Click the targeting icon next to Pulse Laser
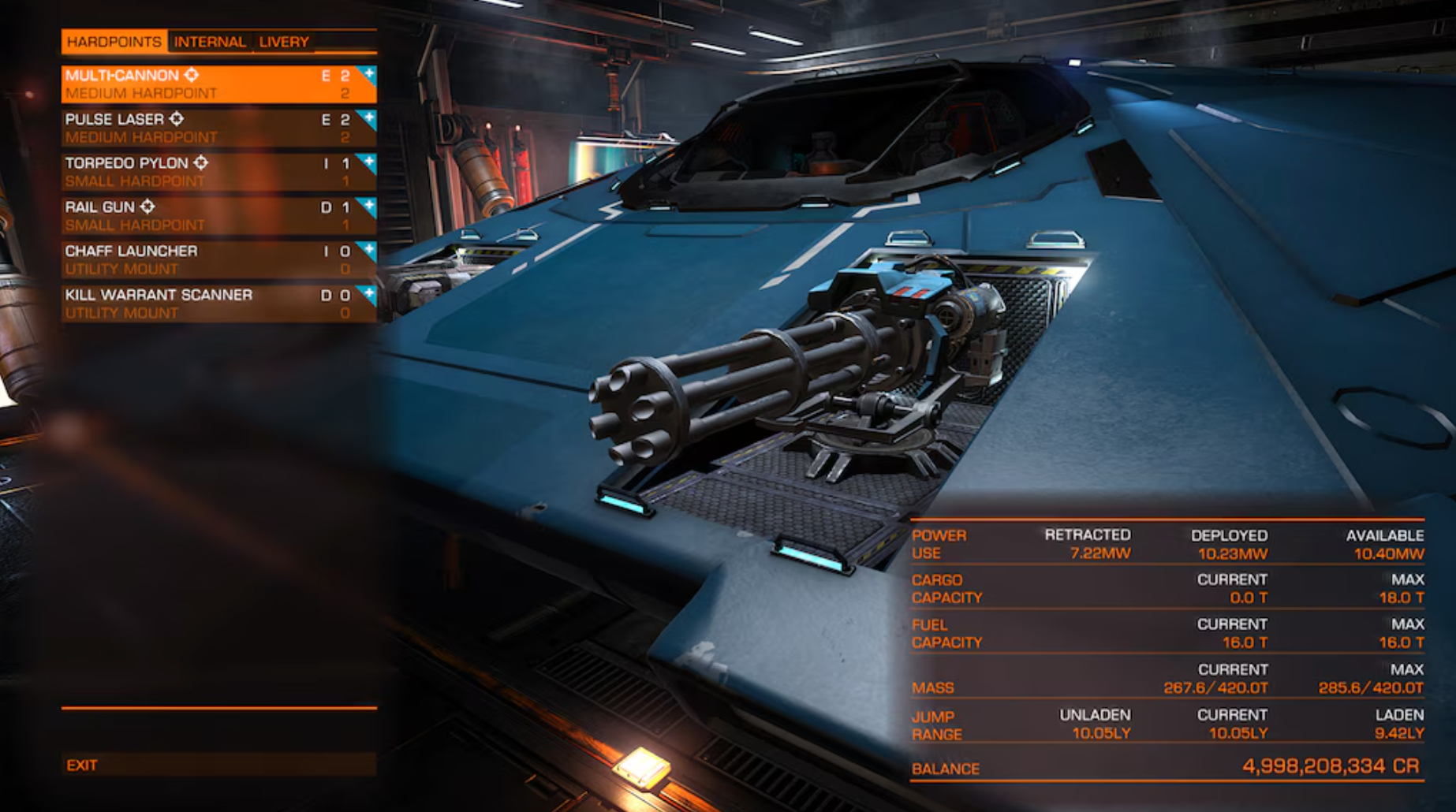 (x=177, y=120)
